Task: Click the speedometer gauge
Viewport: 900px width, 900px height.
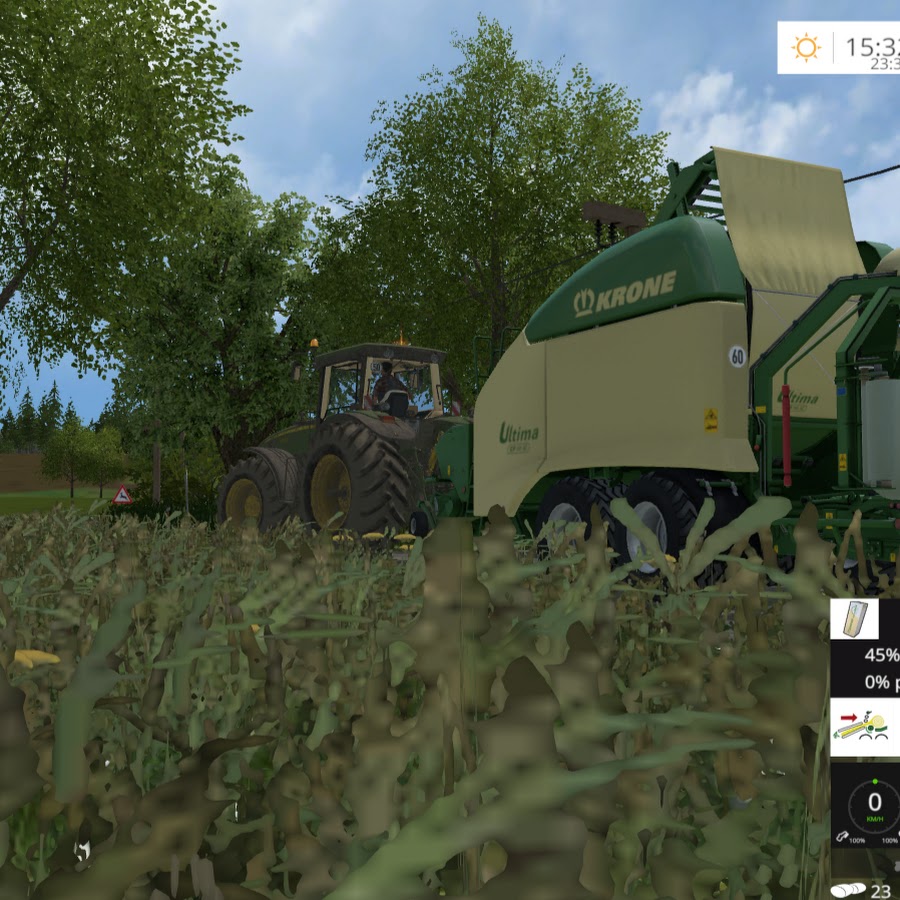Action: point(872,804)
